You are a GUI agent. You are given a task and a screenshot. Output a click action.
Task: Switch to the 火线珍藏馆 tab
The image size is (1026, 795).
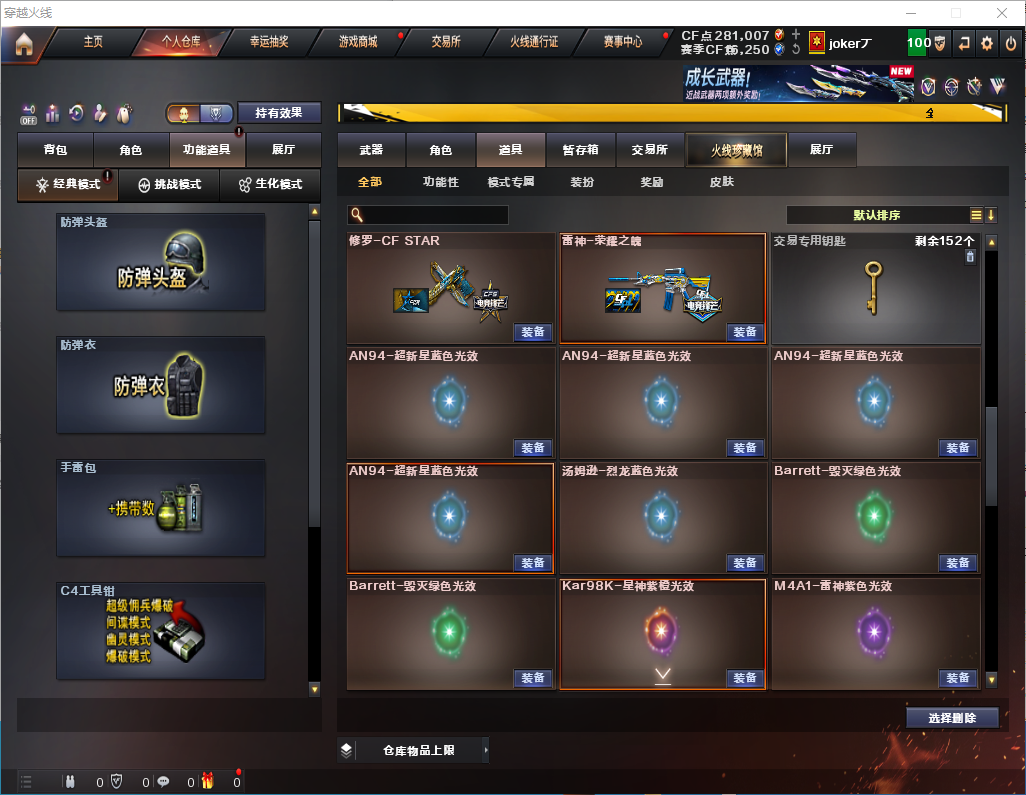(x=737, y=150)
